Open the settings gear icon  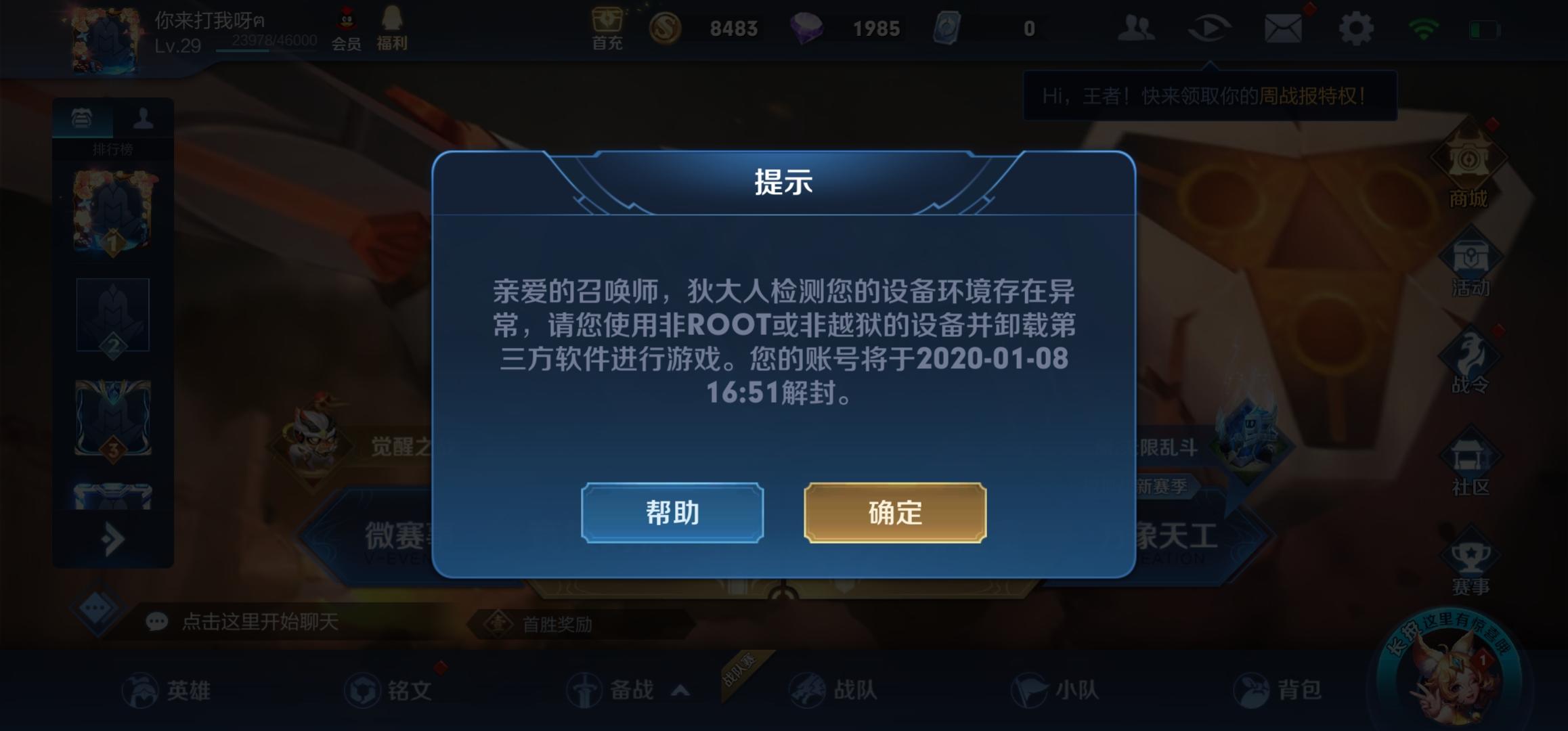(x=1357, y=28)
